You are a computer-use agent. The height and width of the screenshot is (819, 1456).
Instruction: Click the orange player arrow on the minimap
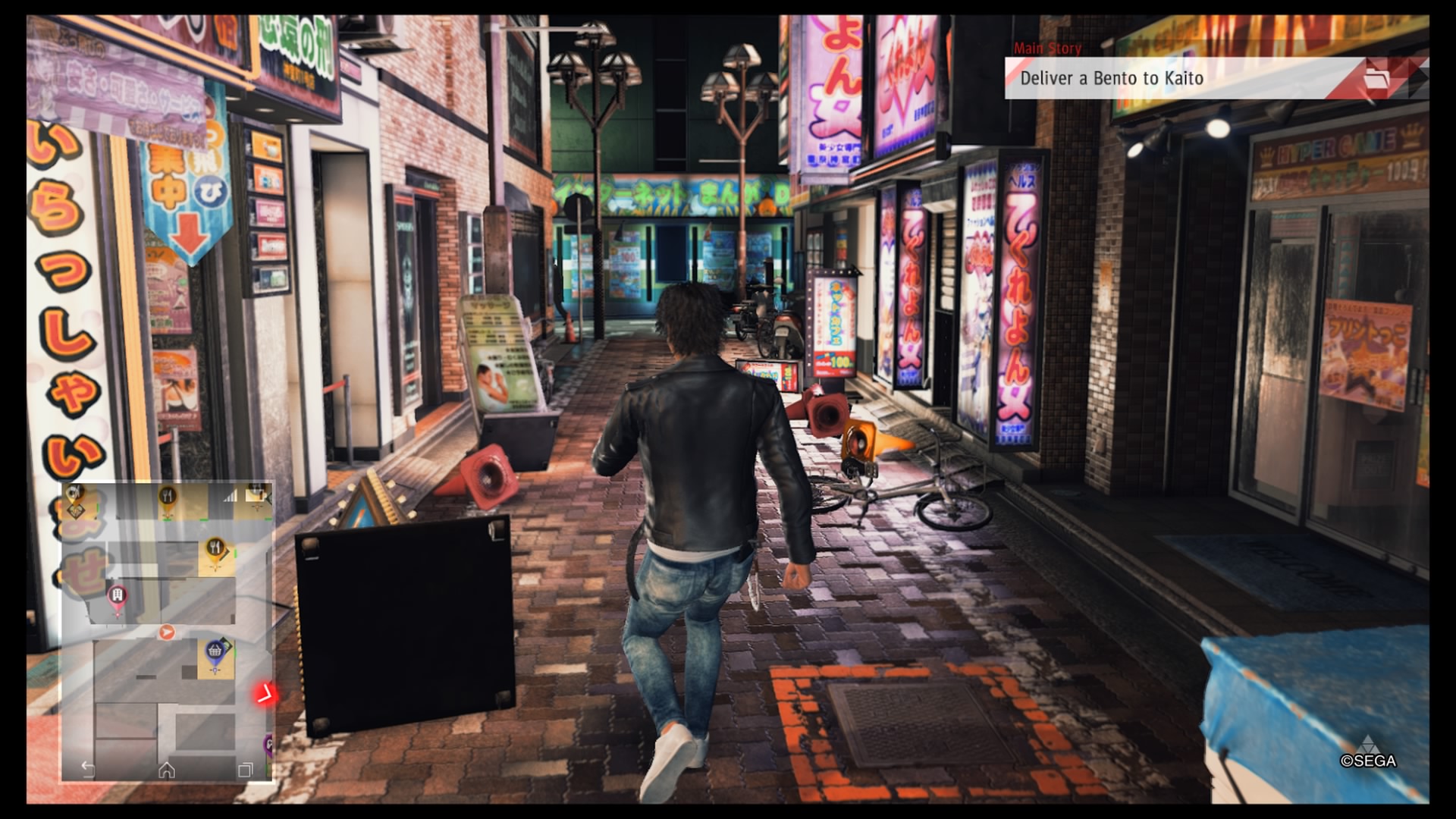pyautogui.click(x=167, y=632)
